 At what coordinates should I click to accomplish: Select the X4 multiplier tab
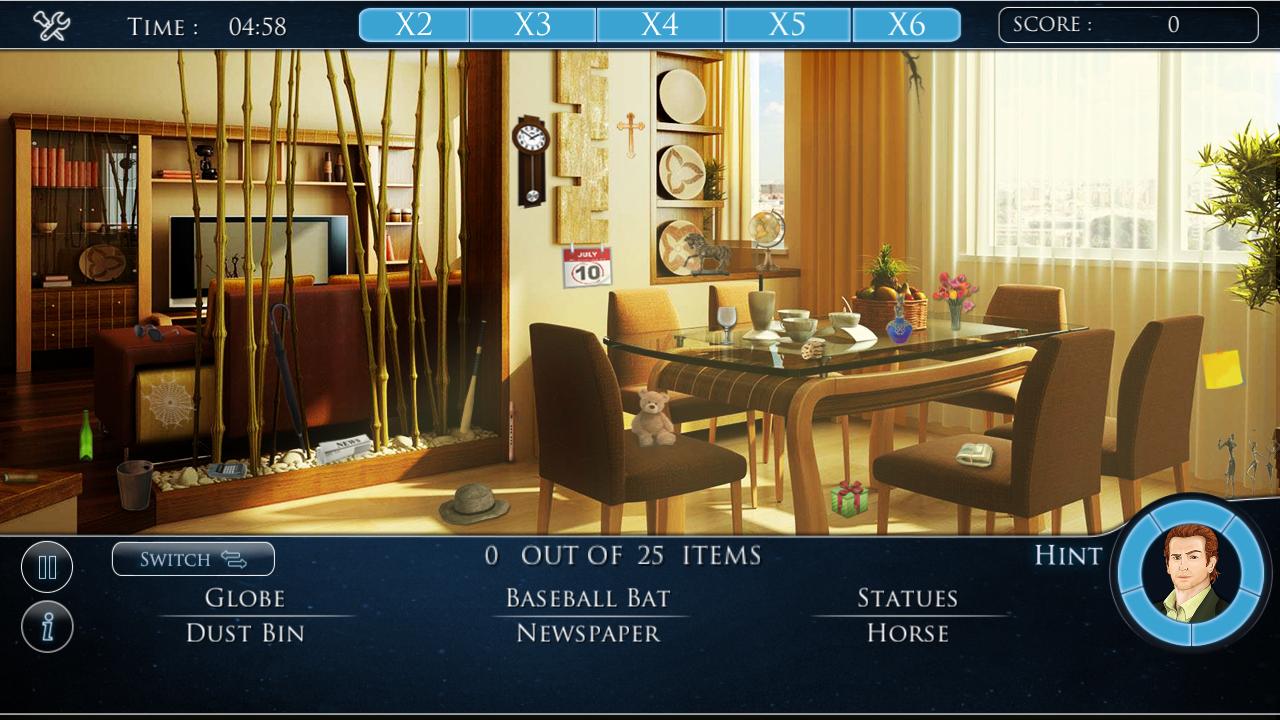tap(661, 24)
